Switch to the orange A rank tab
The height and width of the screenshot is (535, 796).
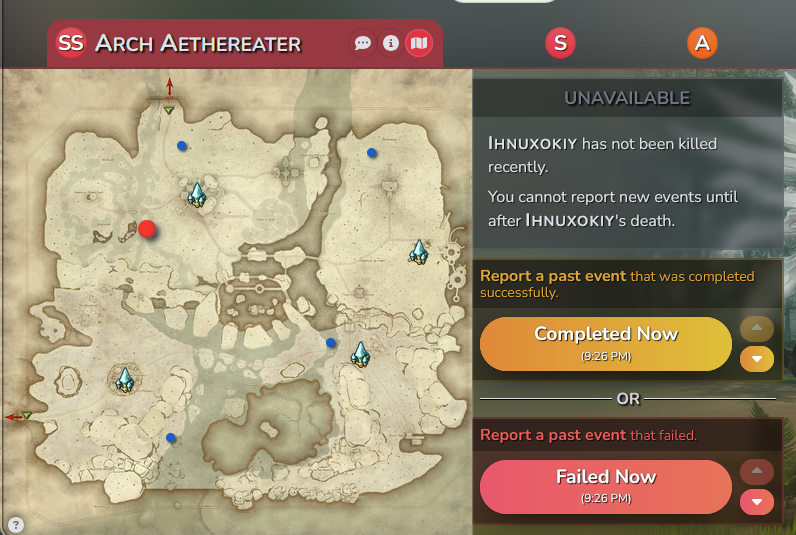703,43
